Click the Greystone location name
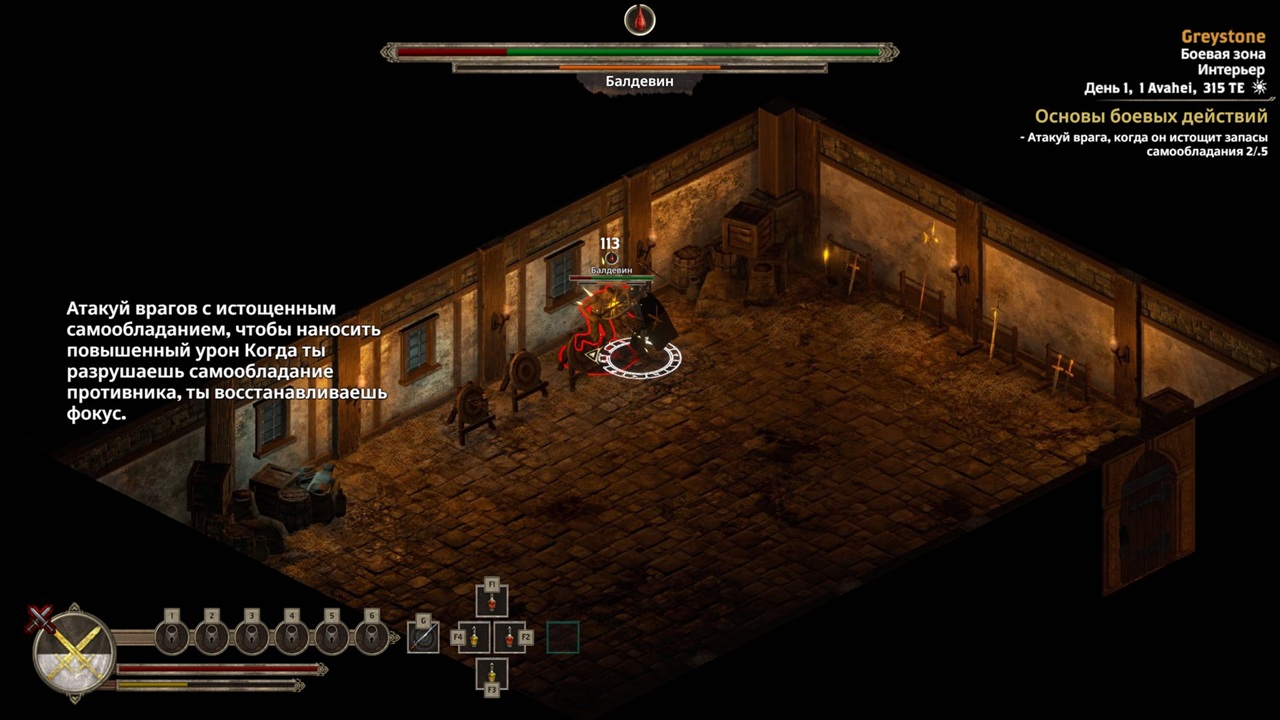Screen dimensions: 1280x720 [1223, 37]
